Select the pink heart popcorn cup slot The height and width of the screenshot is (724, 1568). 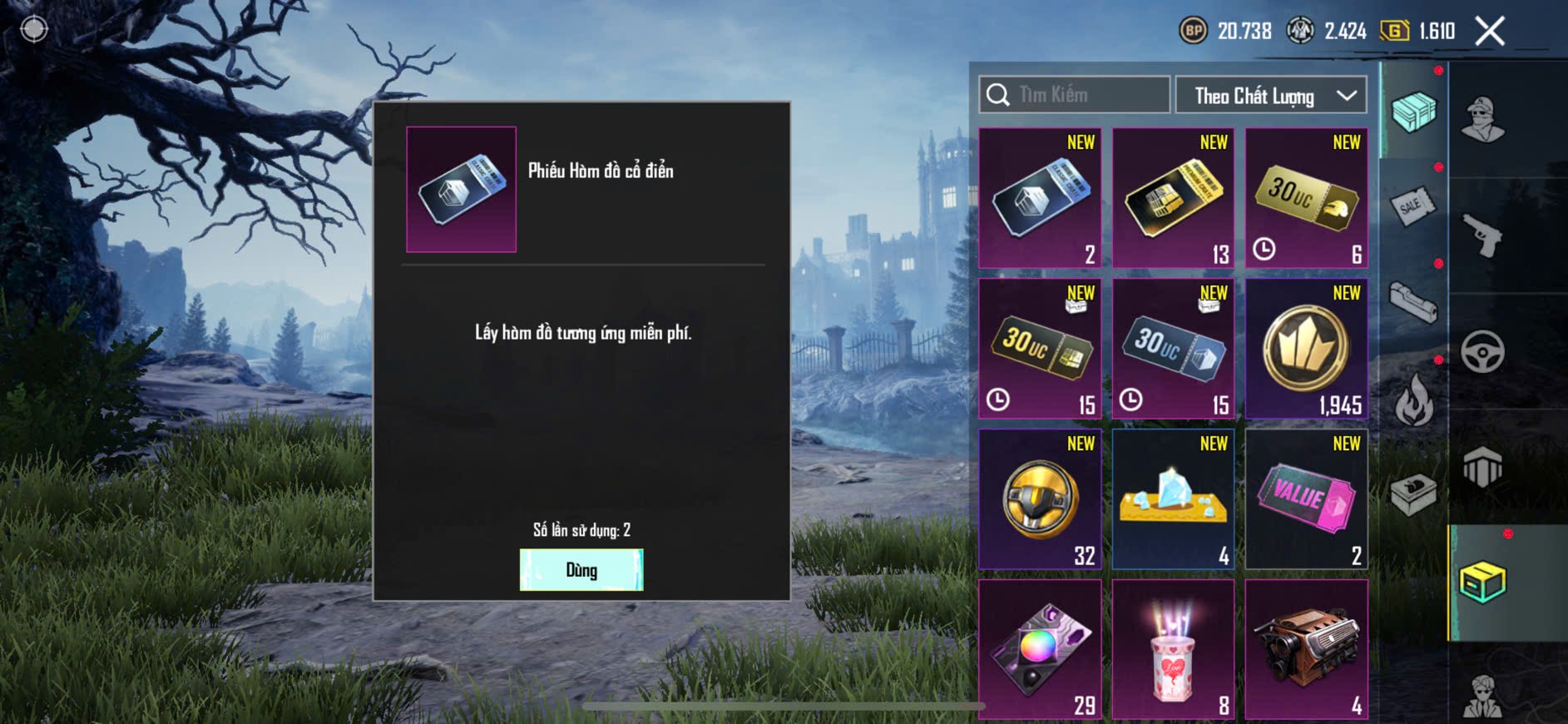[1173, 649]
